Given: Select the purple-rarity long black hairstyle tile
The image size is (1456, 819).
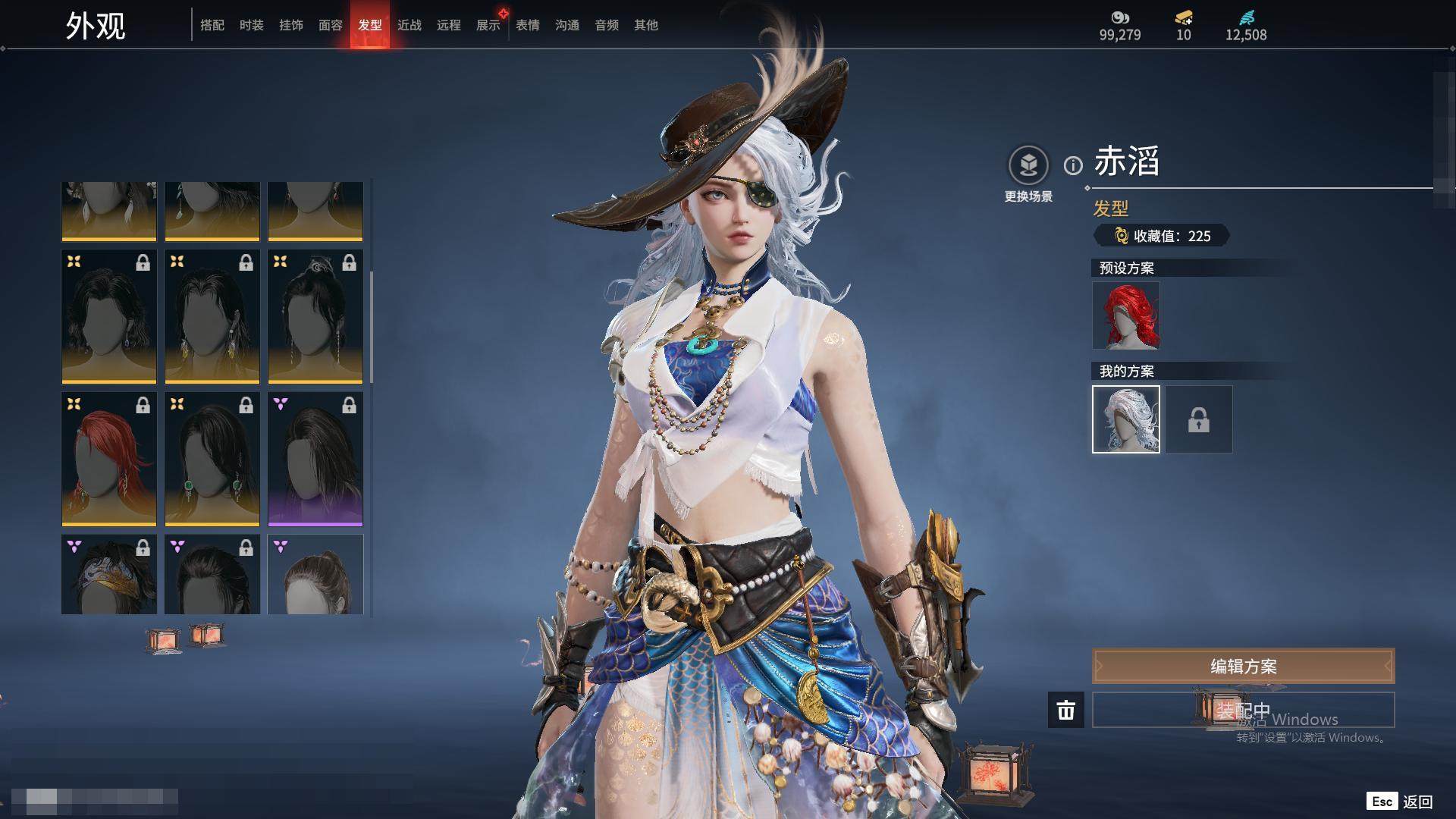Looking at the screenshot, I should [315, 459].
